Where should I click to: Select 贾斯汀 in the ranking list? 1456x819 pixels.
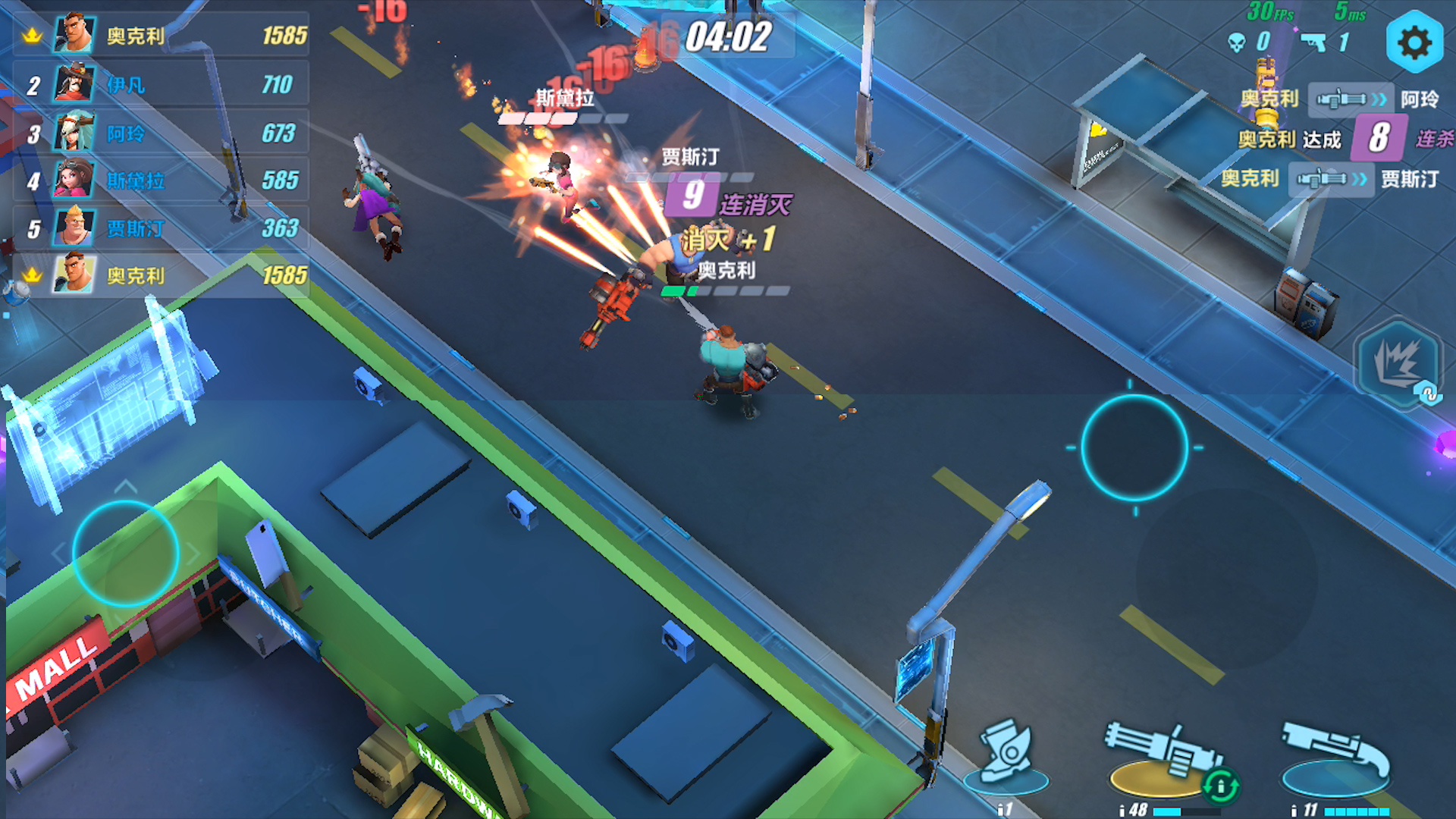(x=161, y=228)
